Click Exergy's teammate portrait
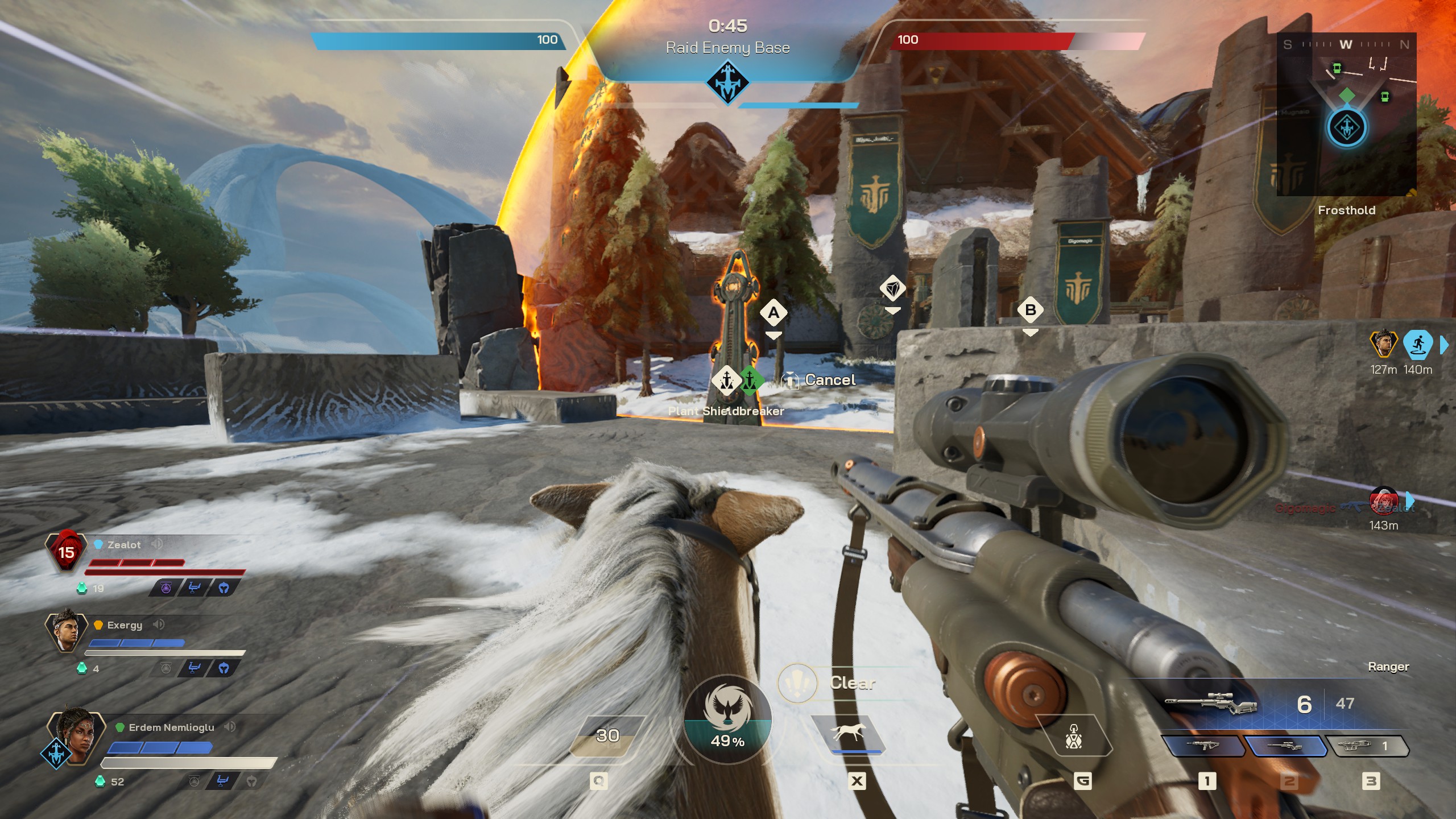The width and height of the screenshot is (1456, 819). pos(66,631)
